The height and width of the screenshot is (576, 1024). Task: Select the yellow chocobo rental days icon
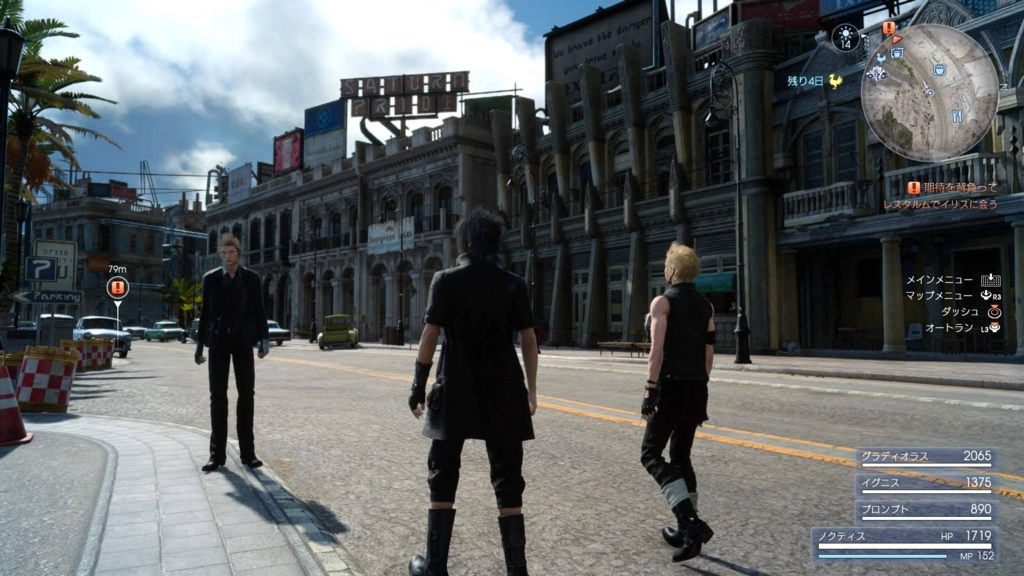[x=835, y=81]
